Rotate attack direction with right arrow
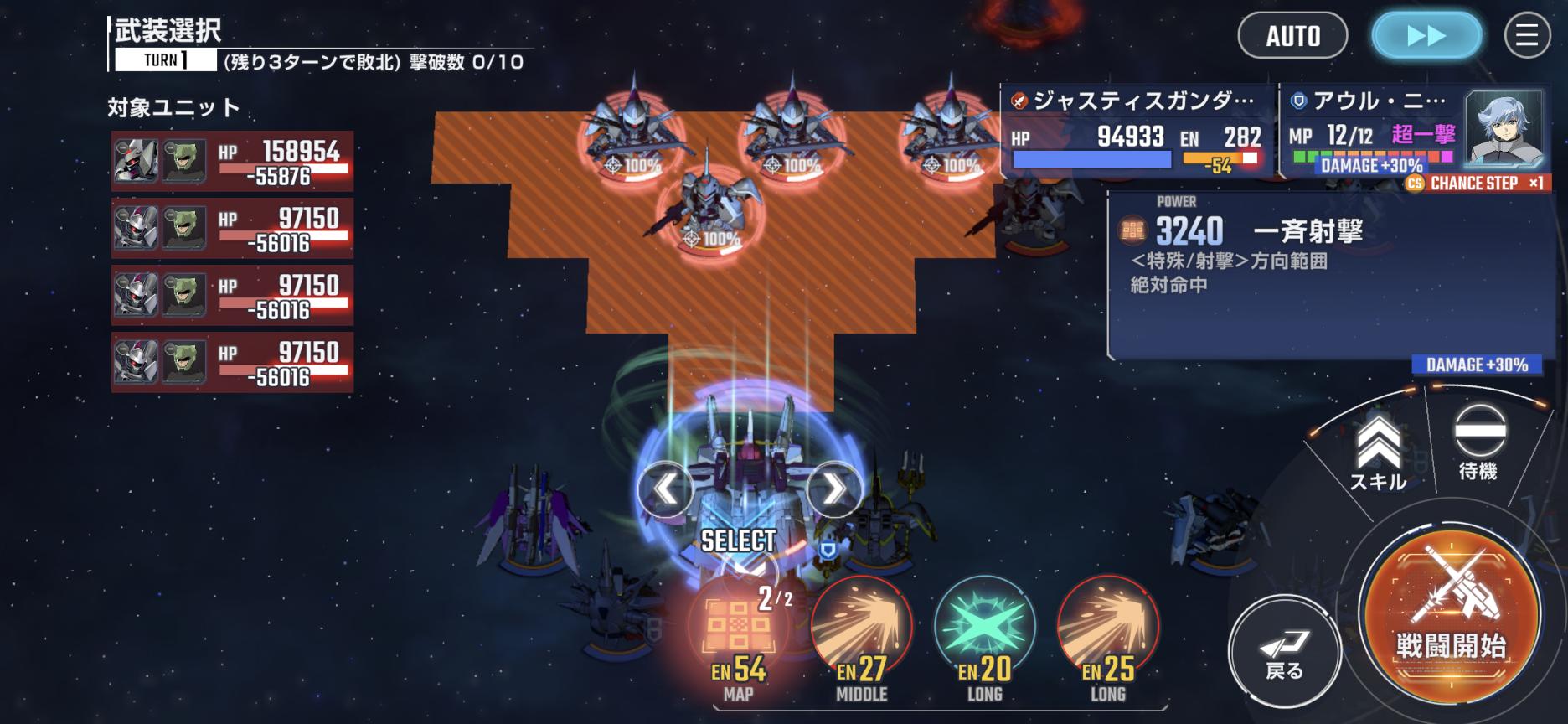This screenshot has width=1568, height=724. pyautogui.click(x=833, y=489)
